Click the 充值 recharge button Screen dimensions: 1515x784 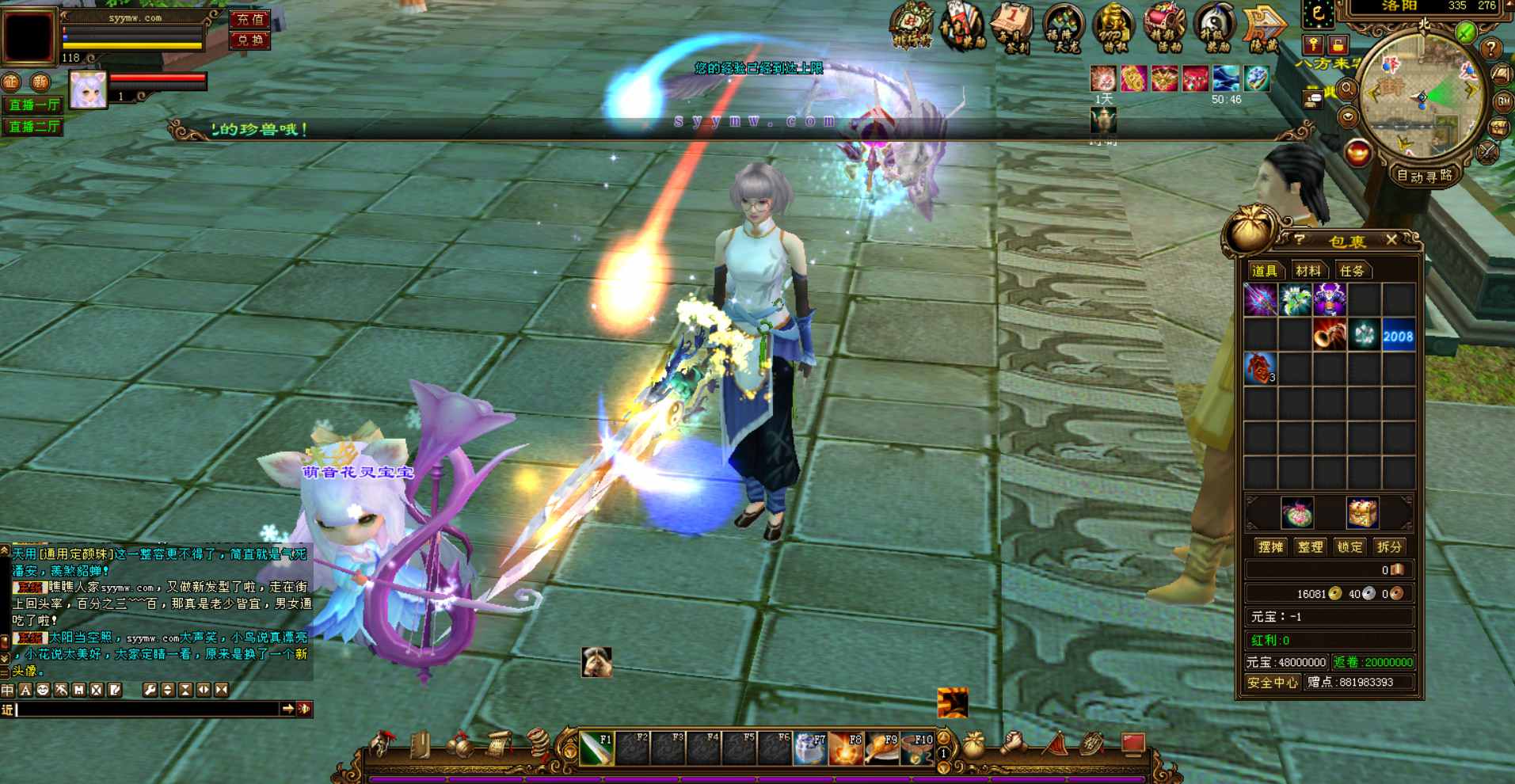(249, 19)
